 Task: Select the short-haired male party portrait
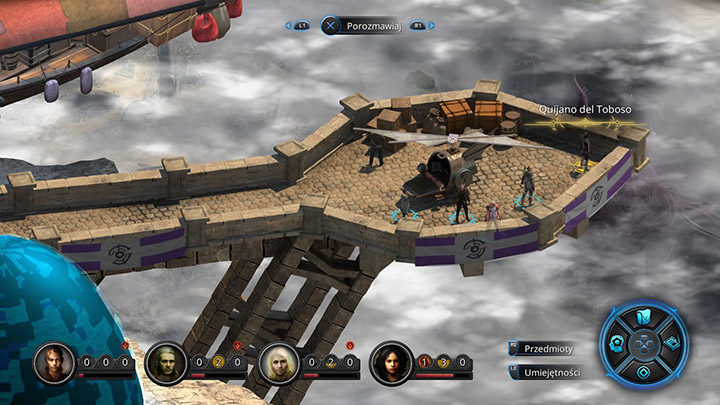53,363
